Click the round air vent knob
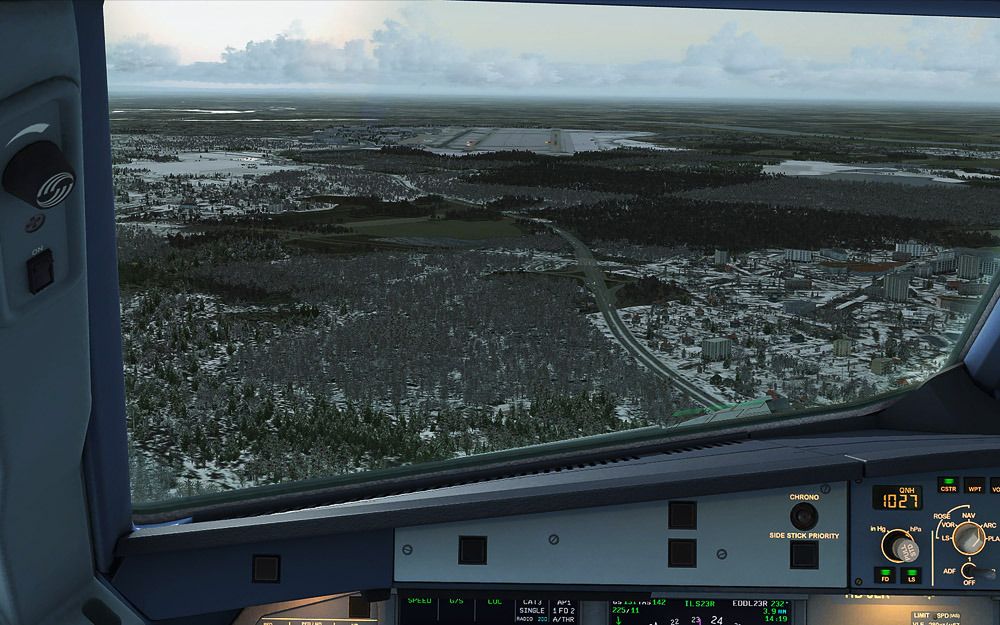Screen dimensions: 1000x625 38,172
